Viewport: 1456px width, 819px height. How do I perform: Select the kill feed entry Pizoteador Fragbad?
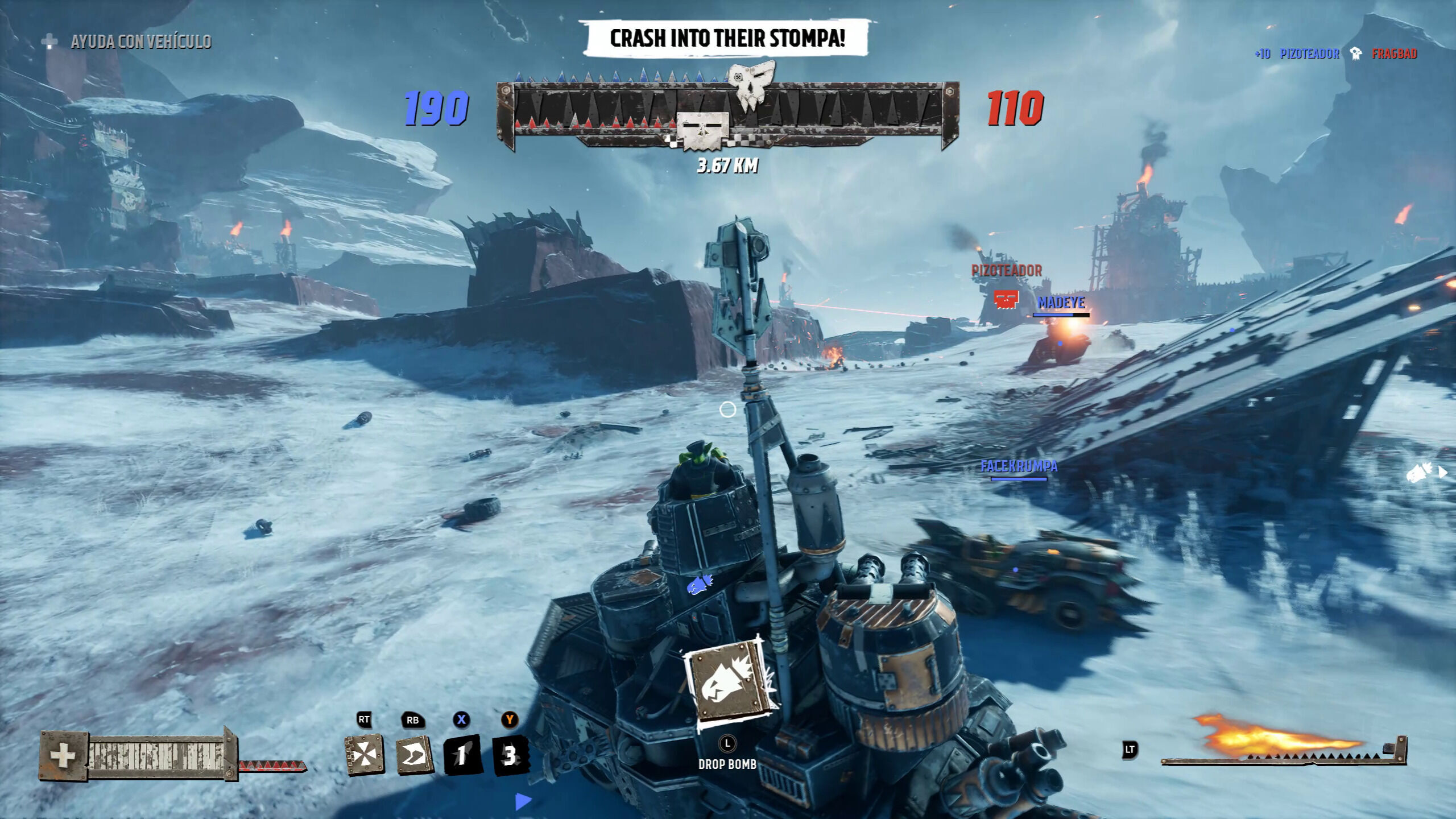tap(1337, 54)
